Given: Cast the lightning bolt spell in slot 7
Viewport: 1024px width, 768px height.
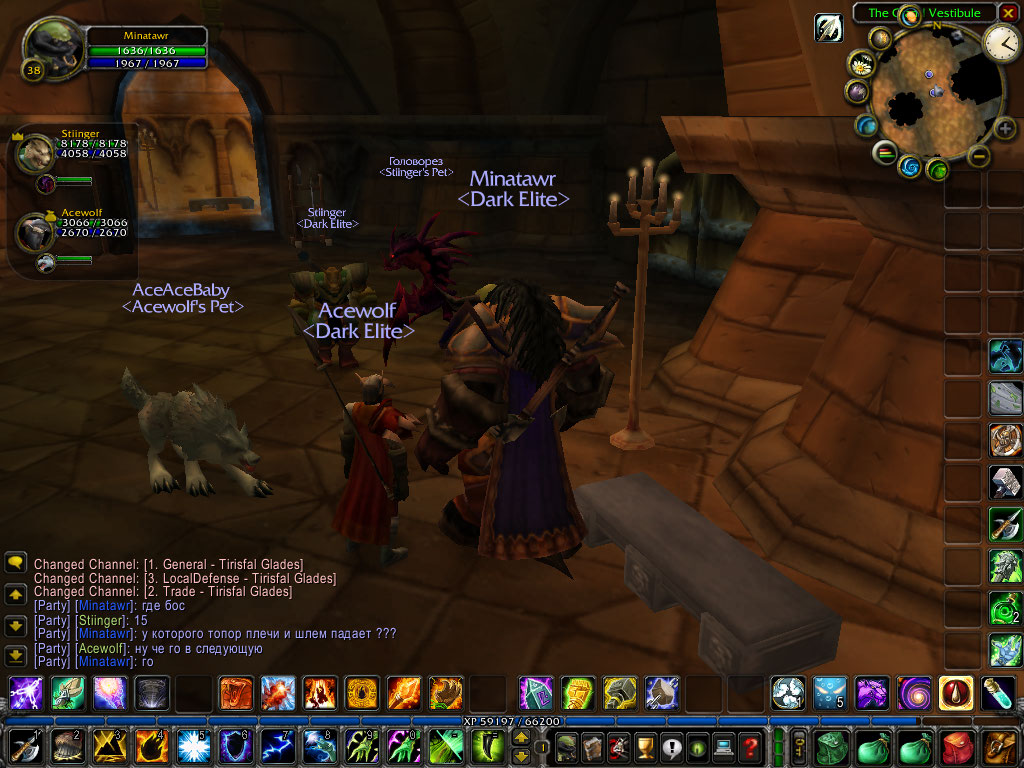Looking at the screenshot, I should [x=274, y=747].
